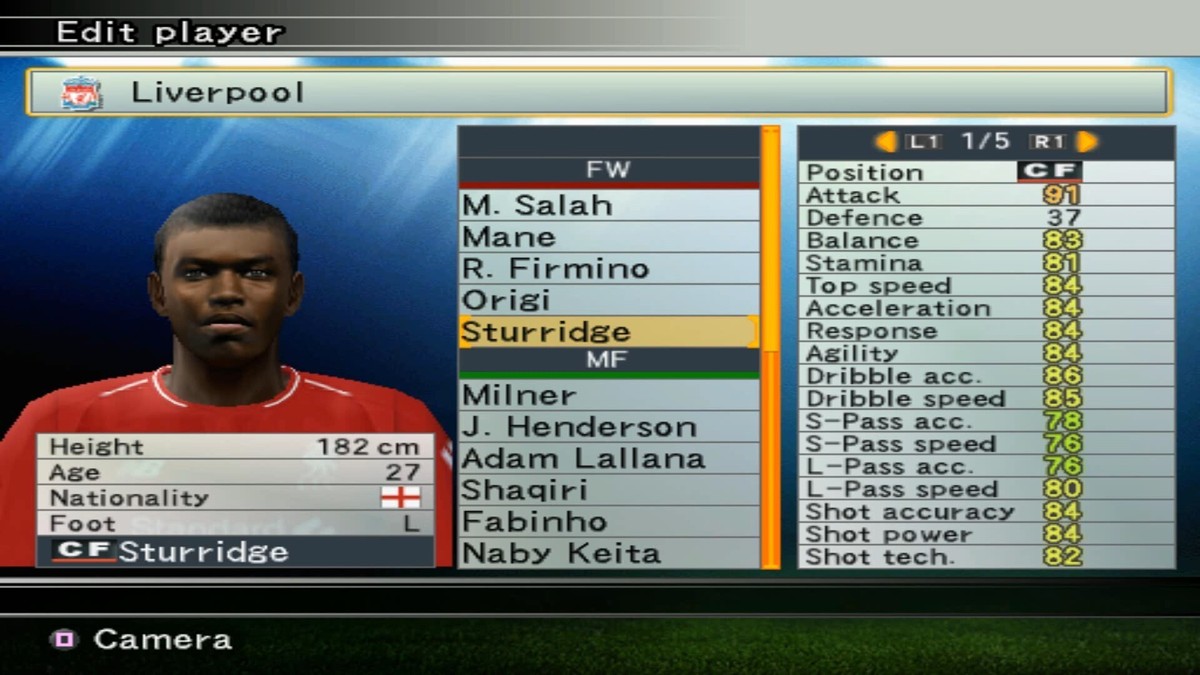Viewport: 1200px width, 675px height.
Task: Go to the next stats page arrow
Action: coord(1087,142)
